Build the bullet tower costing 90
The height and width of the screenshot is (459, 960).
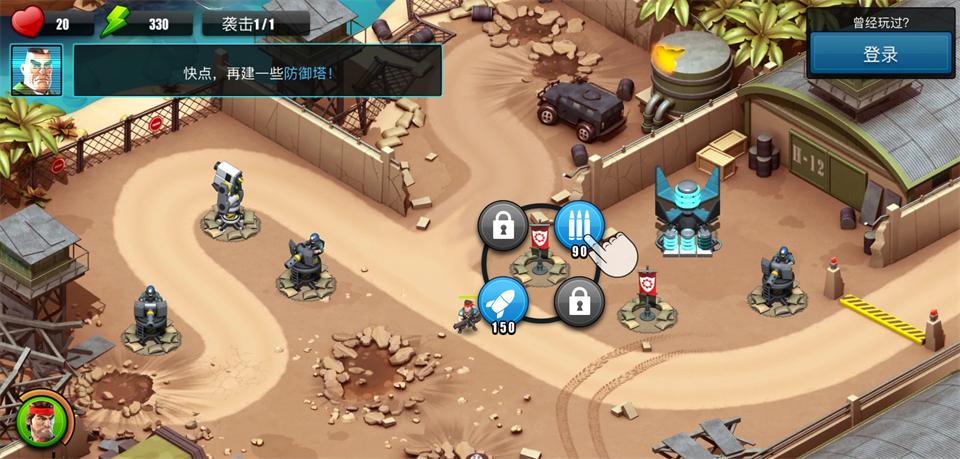(x=579, y=226)
